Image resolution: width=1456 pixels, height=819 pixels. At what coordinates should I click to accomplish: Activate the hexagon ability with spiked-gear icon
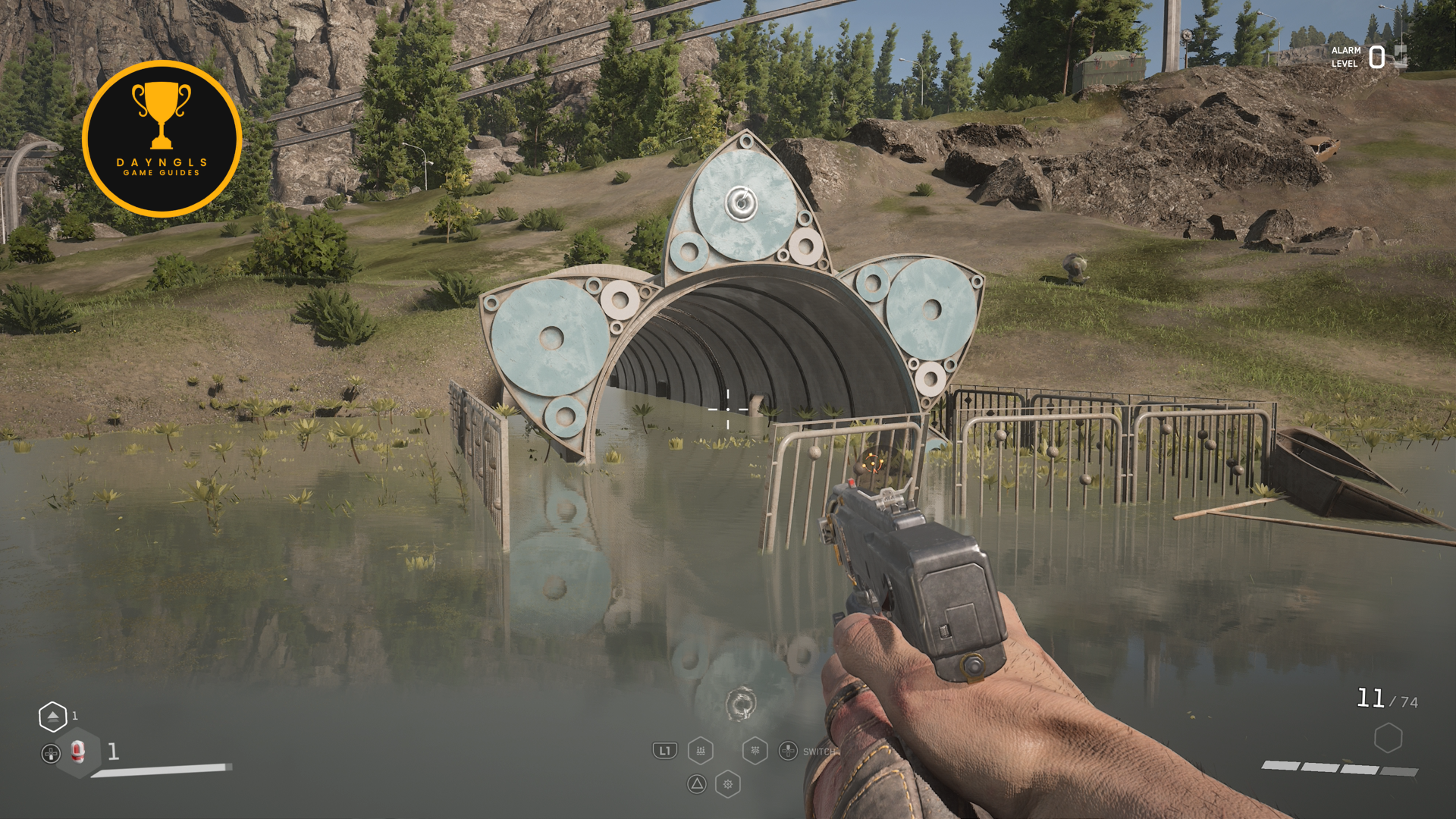(x=728, y=784)
